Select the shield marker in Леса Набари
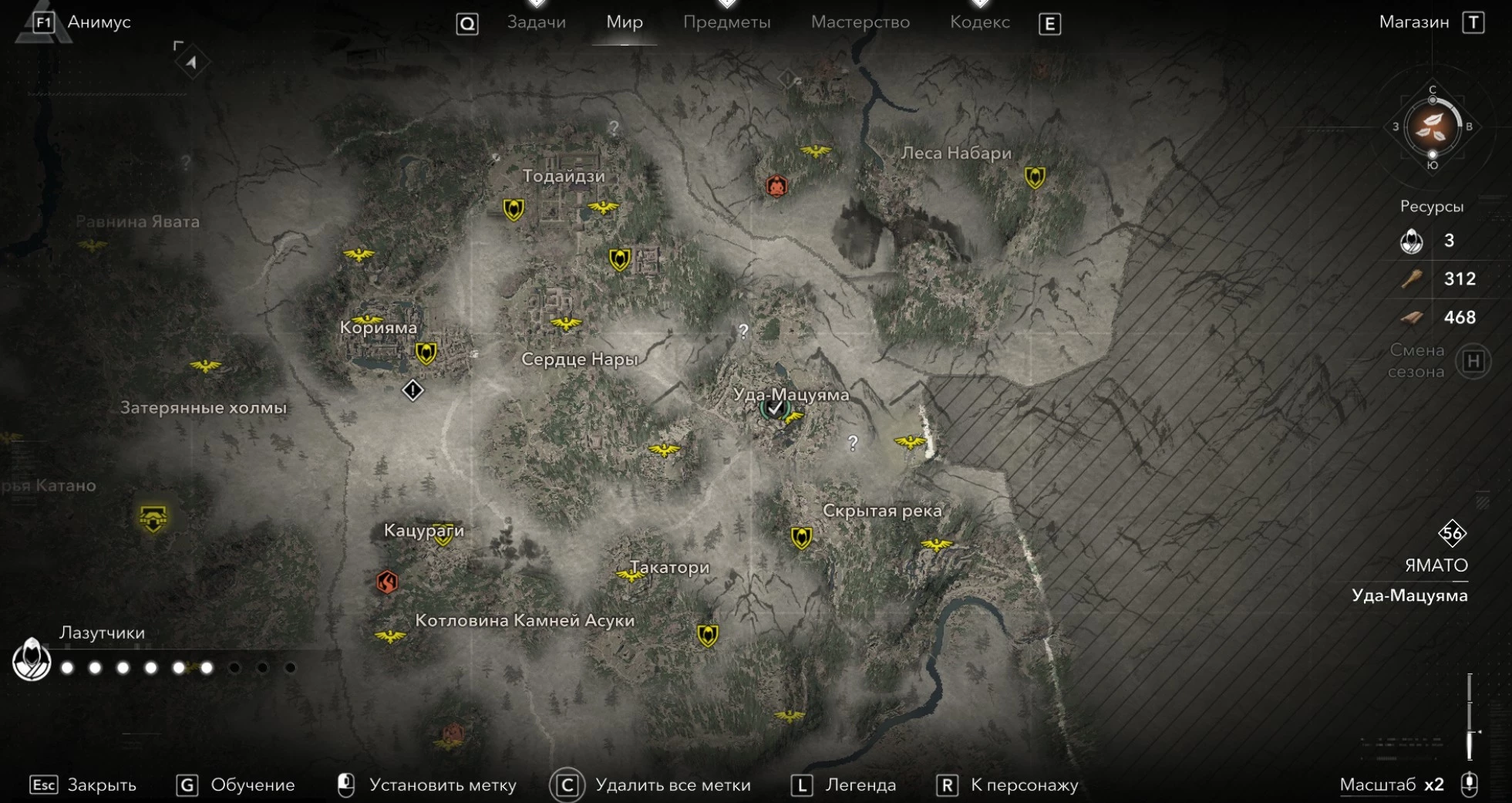This screenshot has height=803, width=1512. click(x=1034, y=177)
